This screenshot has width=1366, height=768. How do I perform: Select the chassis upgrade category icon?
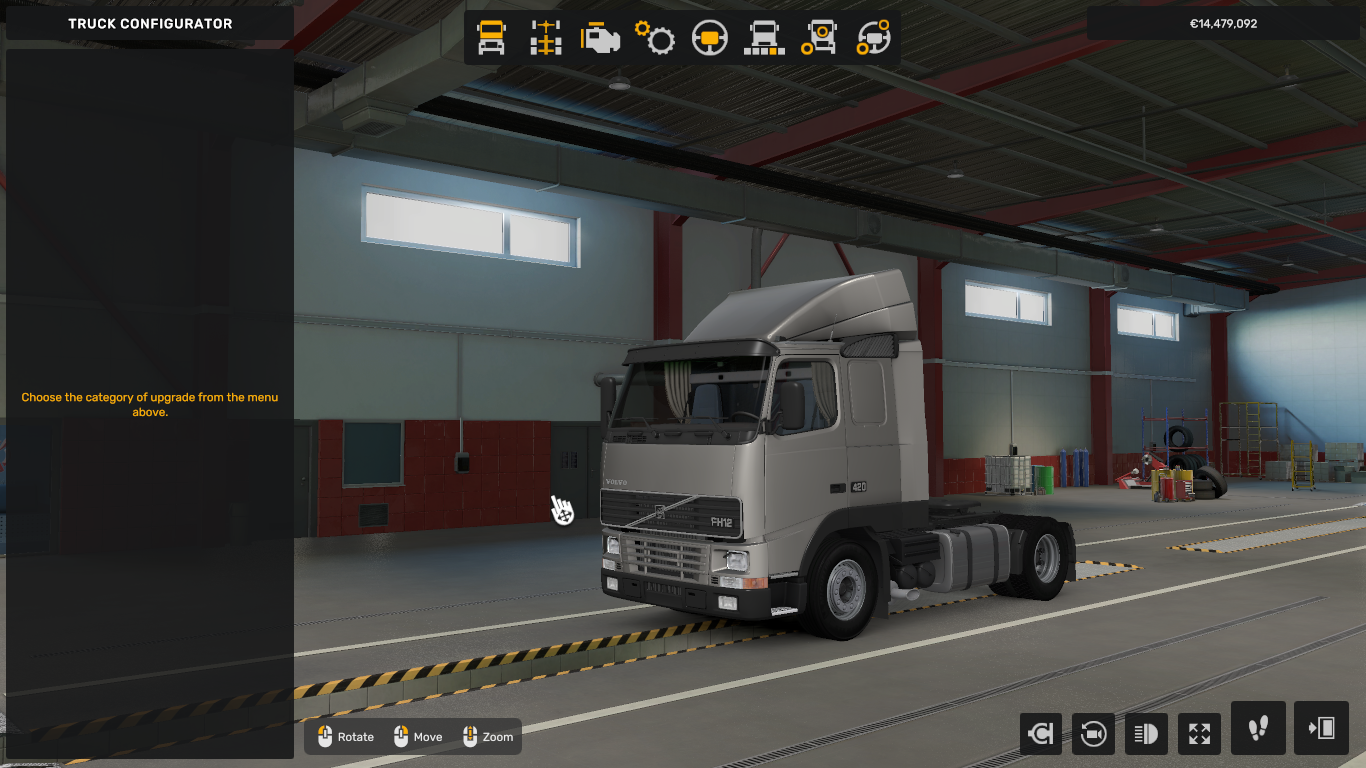(x=546, y=38)
